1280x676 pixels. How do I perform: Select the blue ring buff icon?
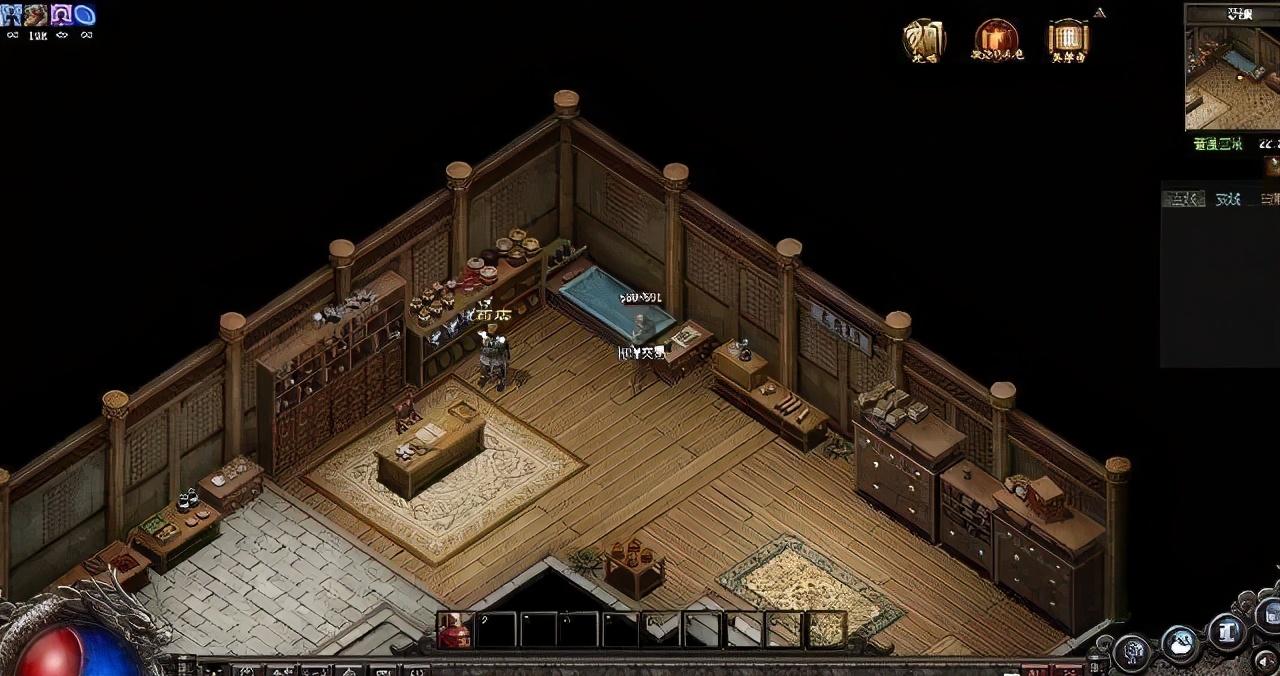click(85, 15)
